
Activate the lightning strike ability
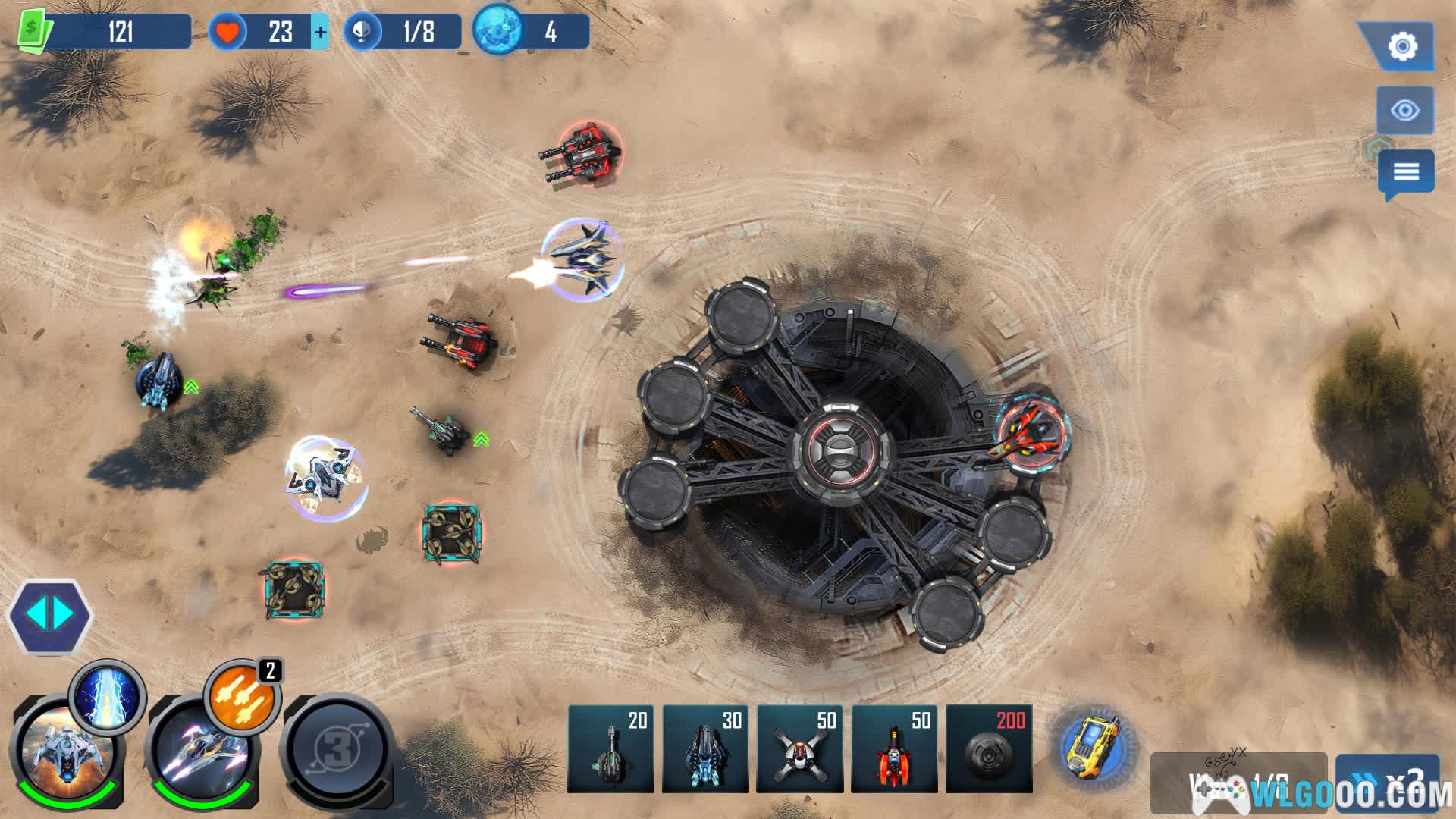[x=107, y=696]
